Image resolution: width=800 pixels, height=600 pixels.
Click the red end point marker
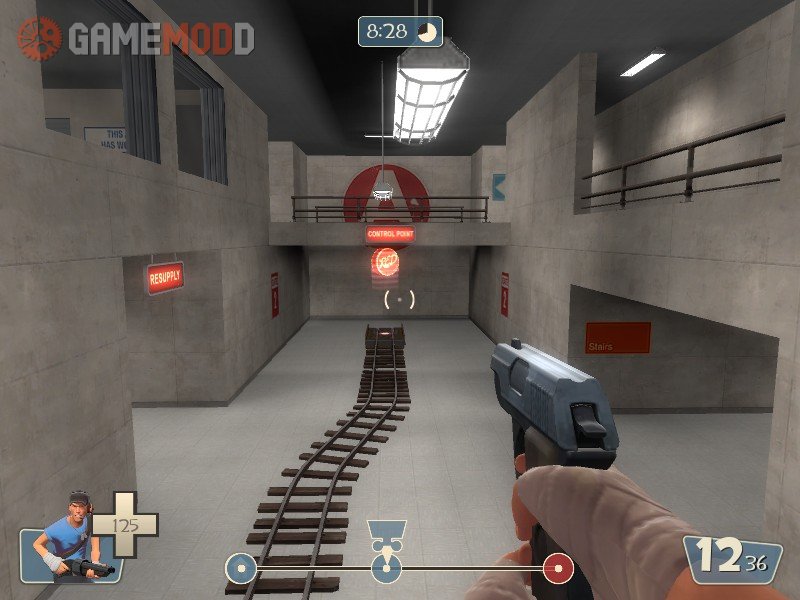tap(558, 569)
